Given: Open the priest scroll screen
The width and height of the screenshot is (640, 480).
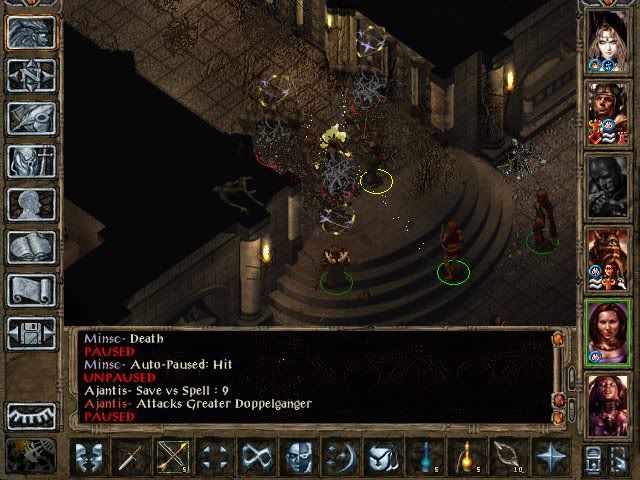Looking at the screenshot, I should [30, 290].
